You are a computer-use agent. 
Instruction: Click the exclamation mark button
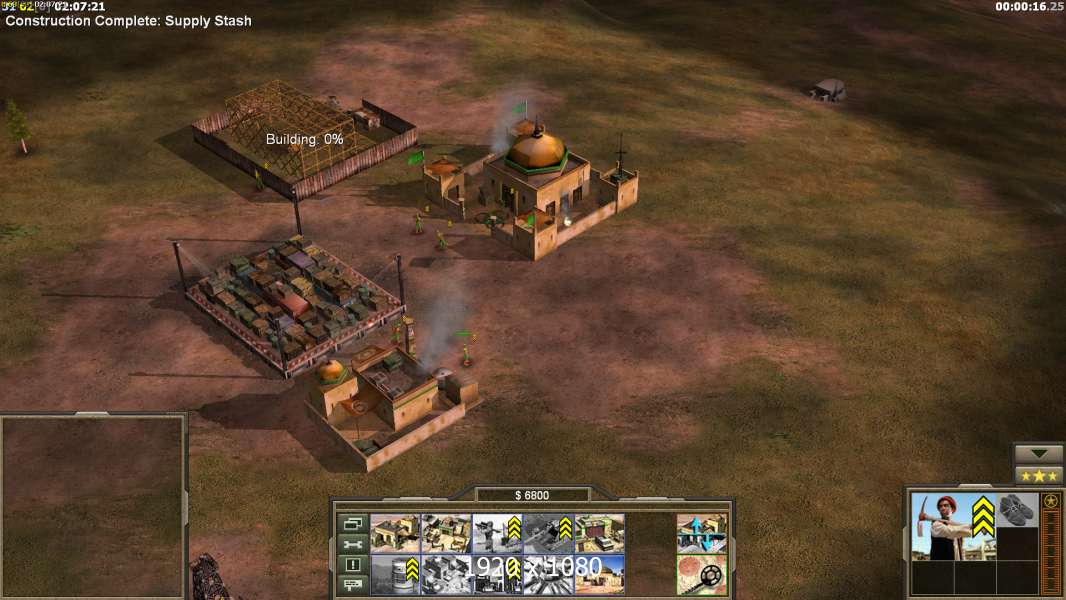click(x=353, y=564)
